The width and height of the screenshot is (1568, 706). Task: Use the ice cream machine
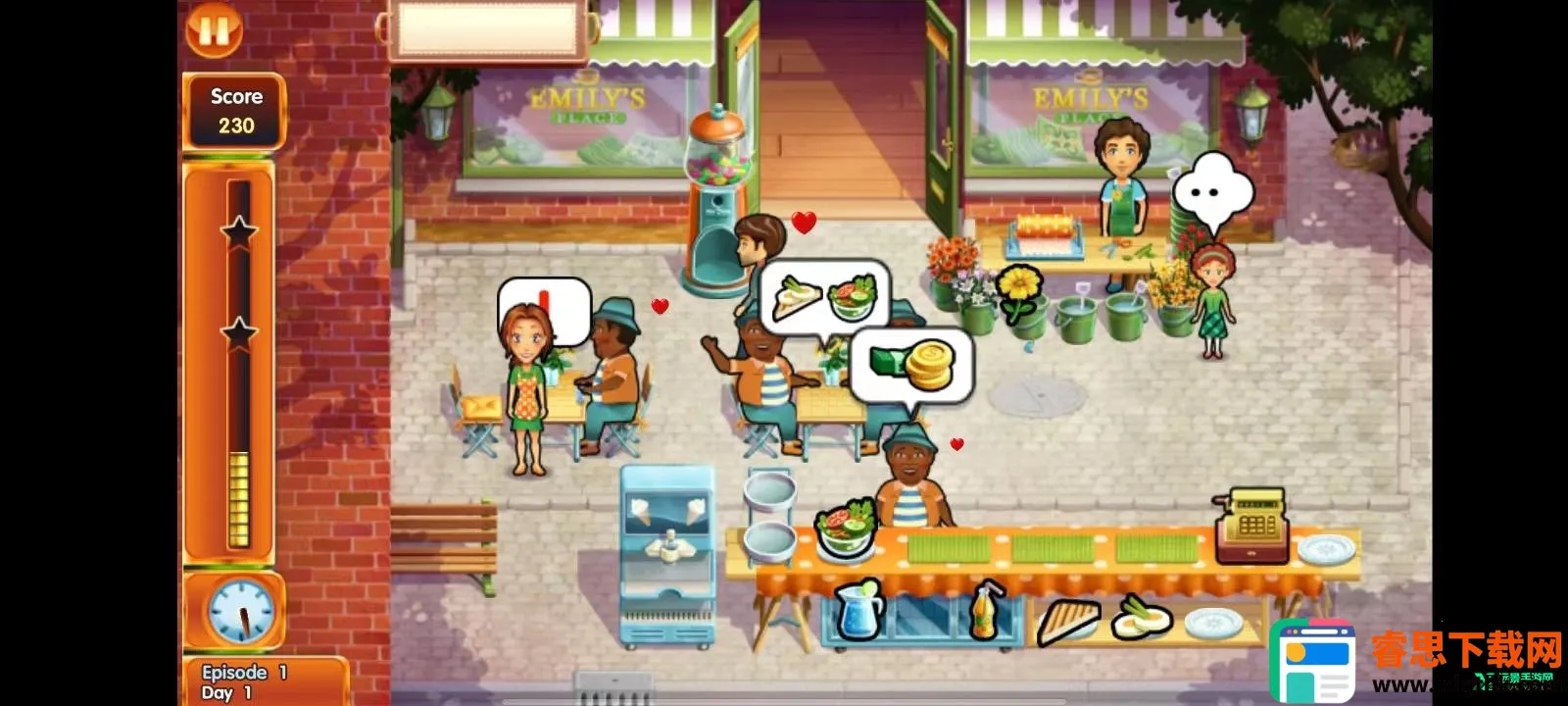[x=667, y=554]
